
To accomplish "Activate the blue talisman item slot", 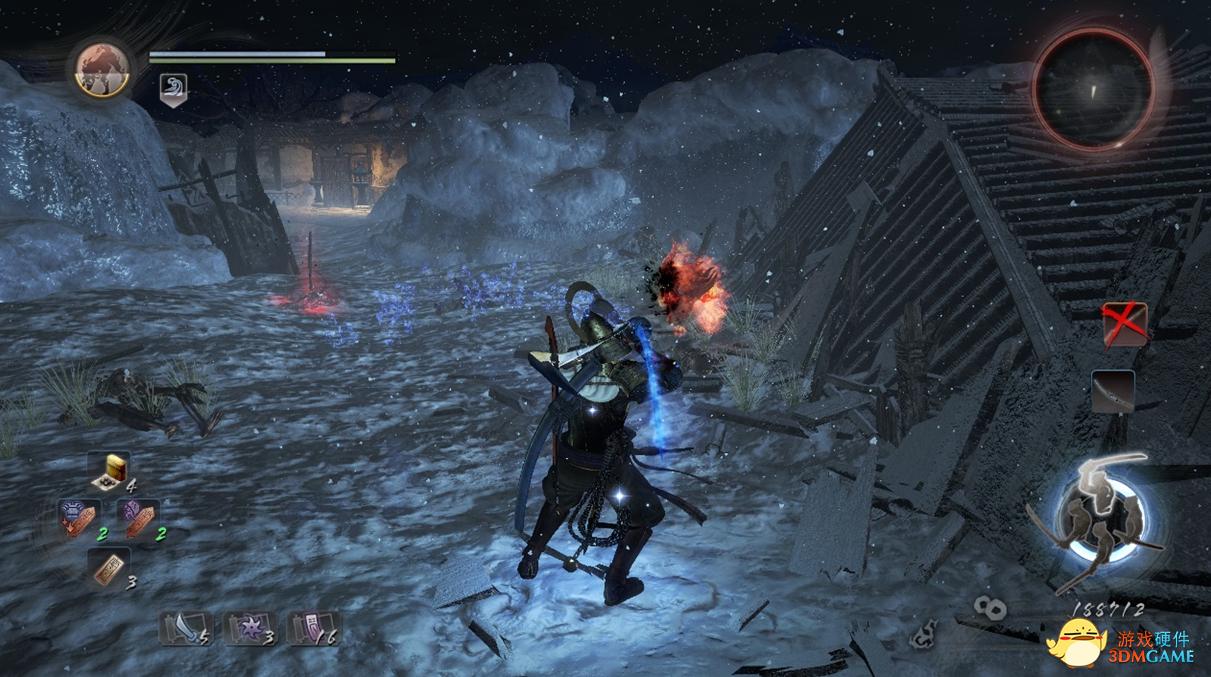I will tap(79, 518).
